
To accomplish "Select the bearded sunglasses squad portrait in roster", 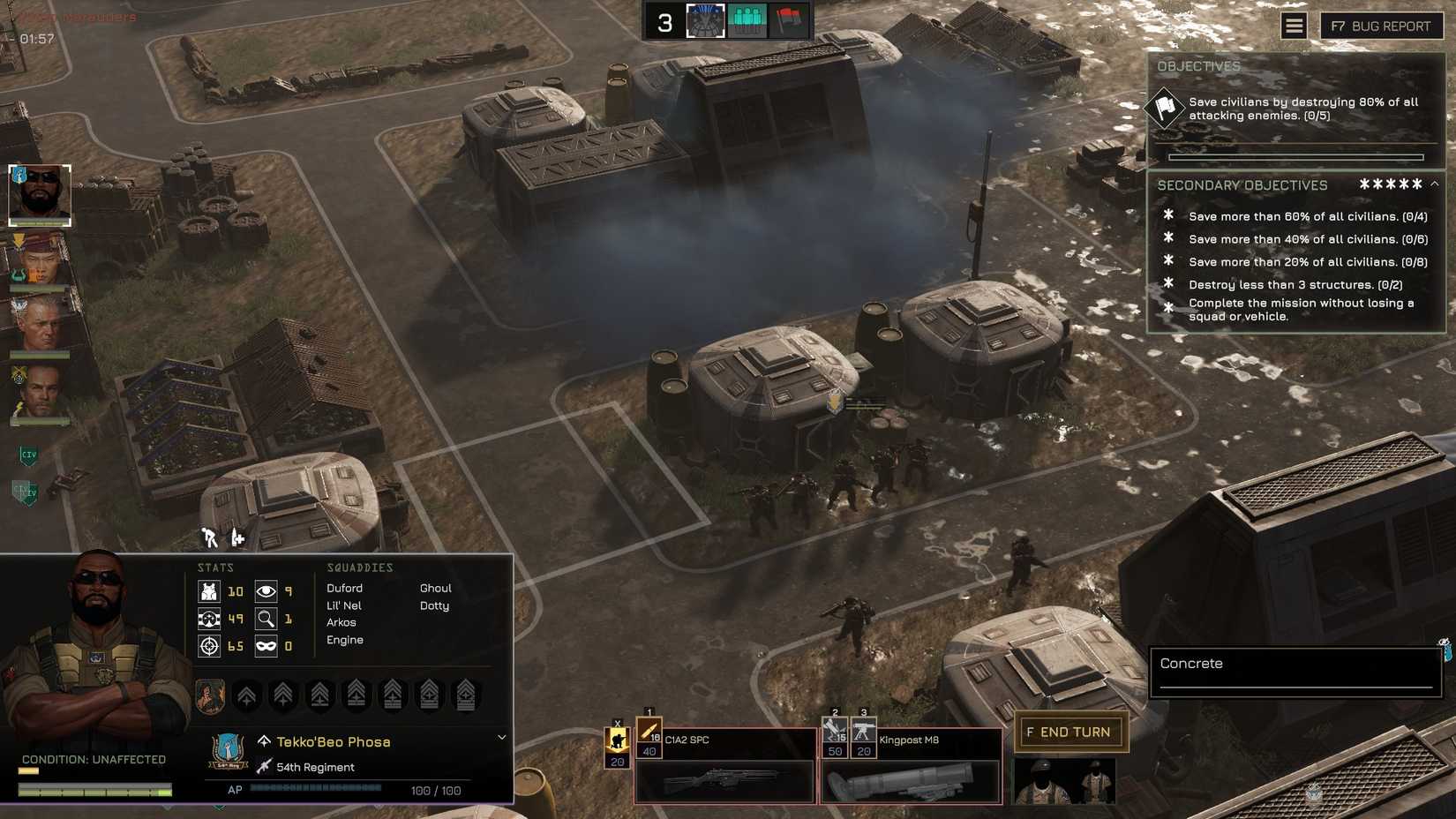I will coord(40,194).
